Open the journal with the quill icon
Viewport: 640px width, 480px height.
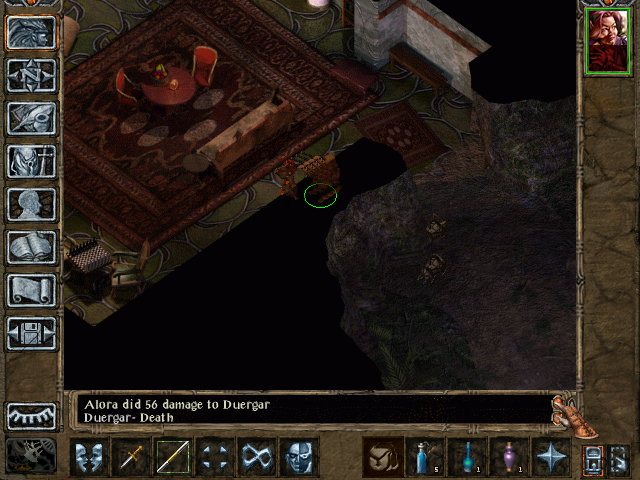click(32, 118)
